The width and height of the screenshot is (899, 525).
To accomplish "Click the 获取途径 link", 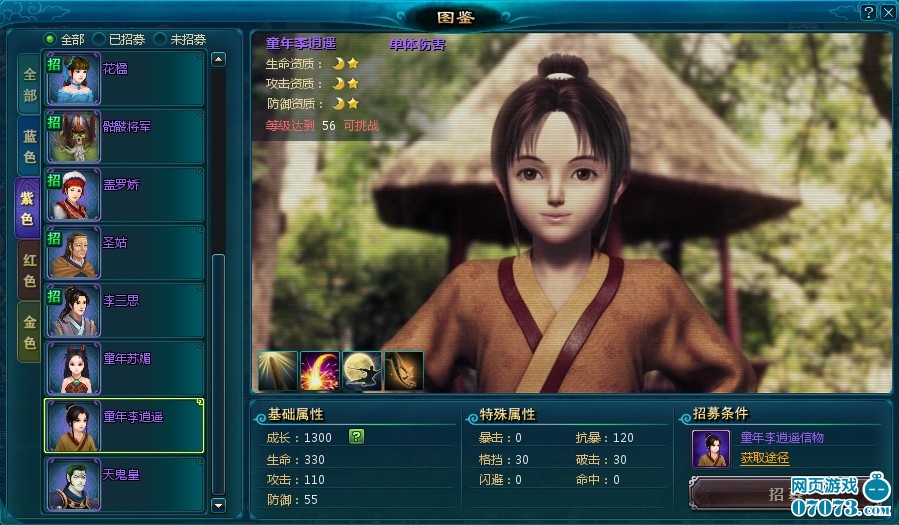I will (764, 458).
